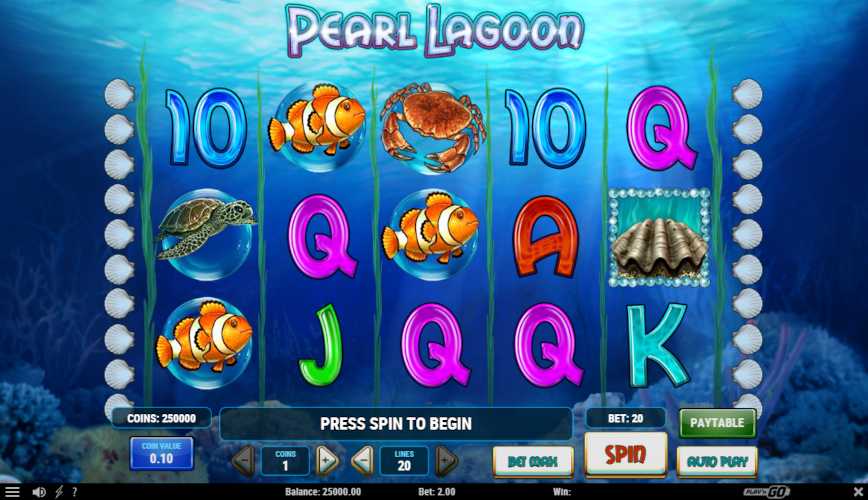
Task: Decrease the number of coins
Action: pyautogui.click(x=242, y=461)
